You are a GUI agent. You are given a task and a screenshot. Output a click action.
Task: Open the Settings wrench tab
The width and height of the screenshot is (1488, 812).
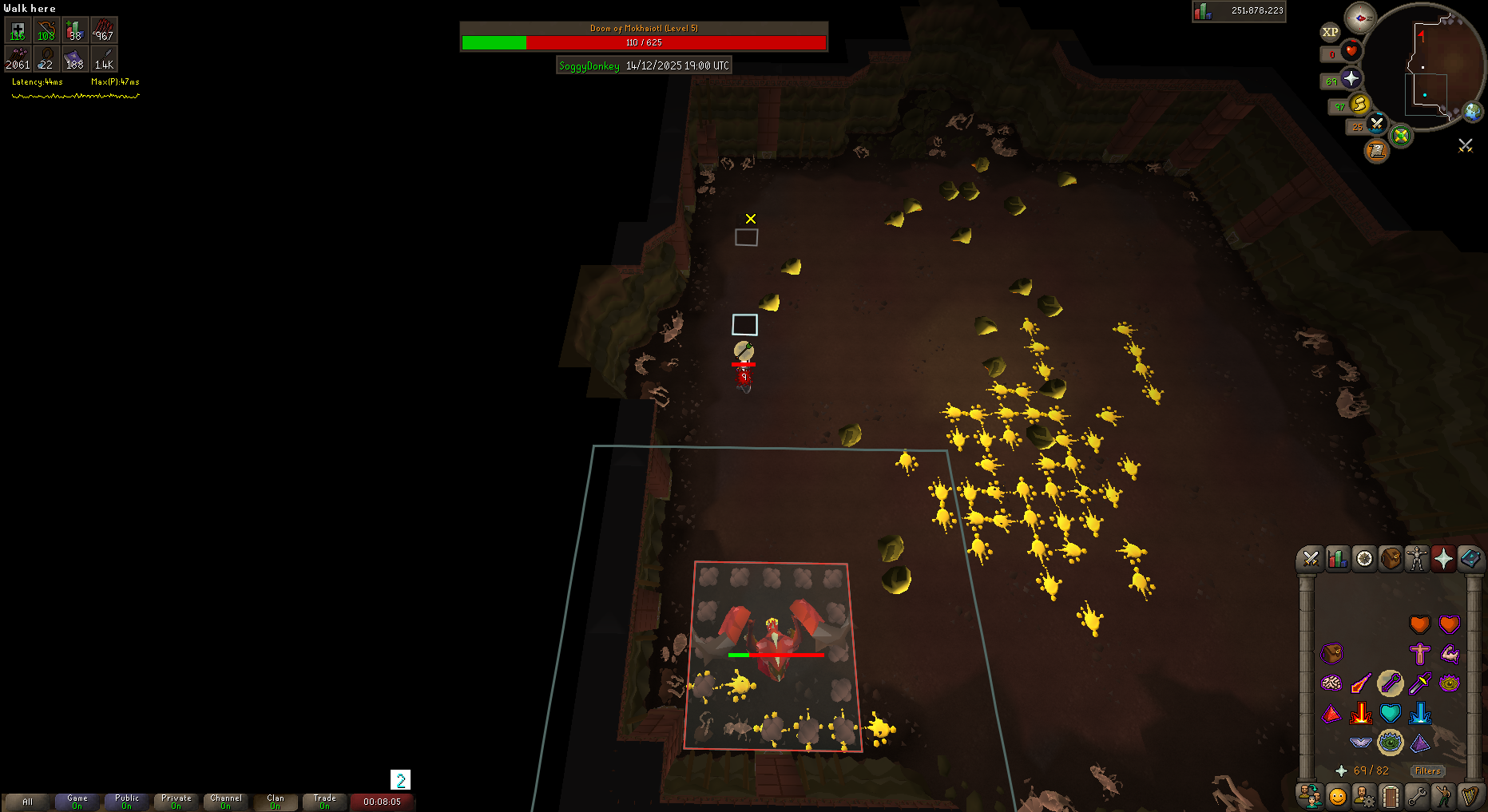pos(1417,796)
